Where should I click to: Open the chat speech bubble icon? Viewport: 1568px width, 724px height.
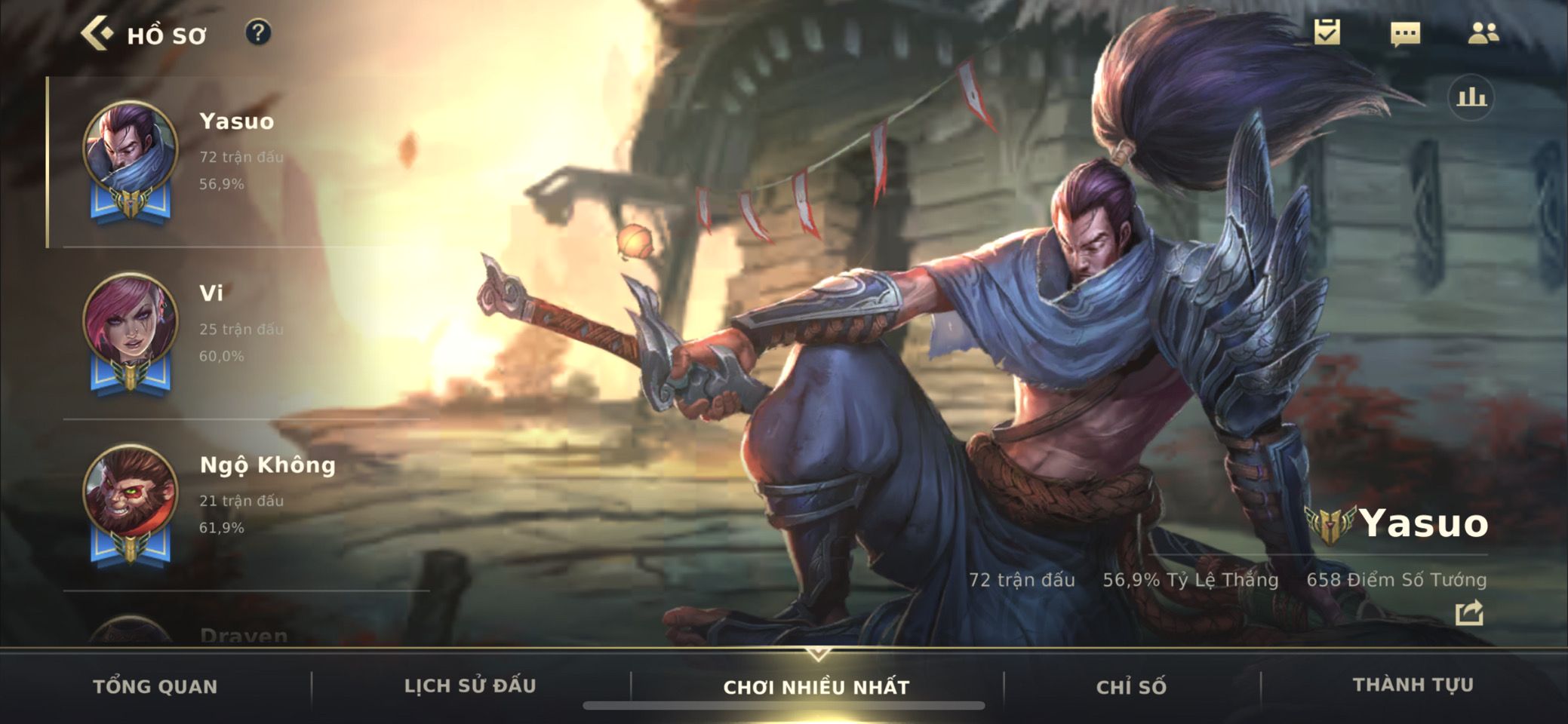[1405, 33]
